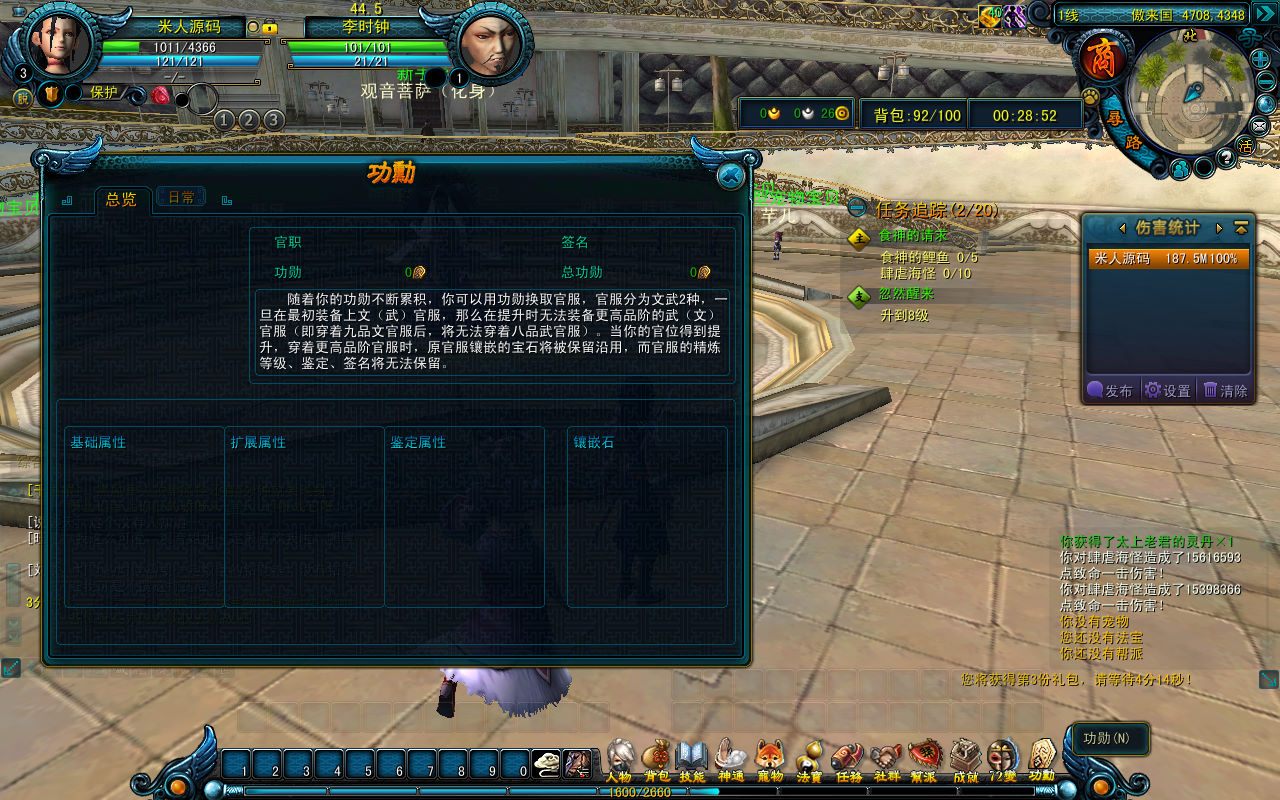Zoom in the minimap with plus button

pos(1261,58)
